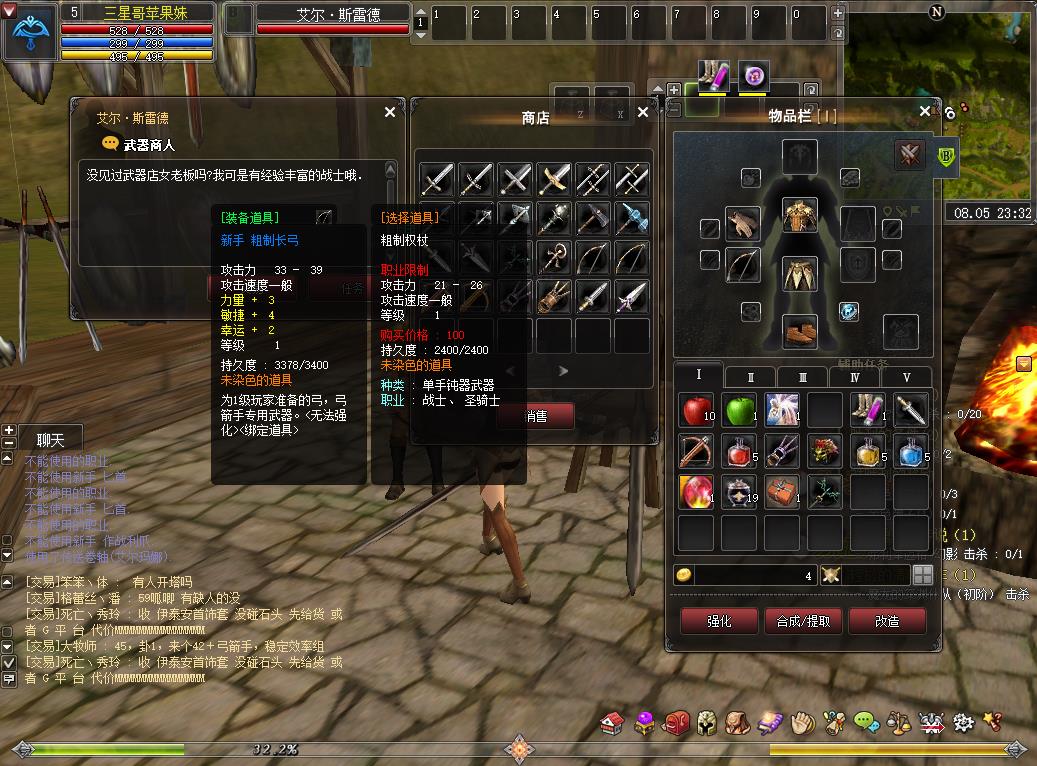Viewport: 1037px width, 766px height.
Task: Open the gear settings icon
Action: click(x=963, y=721)
